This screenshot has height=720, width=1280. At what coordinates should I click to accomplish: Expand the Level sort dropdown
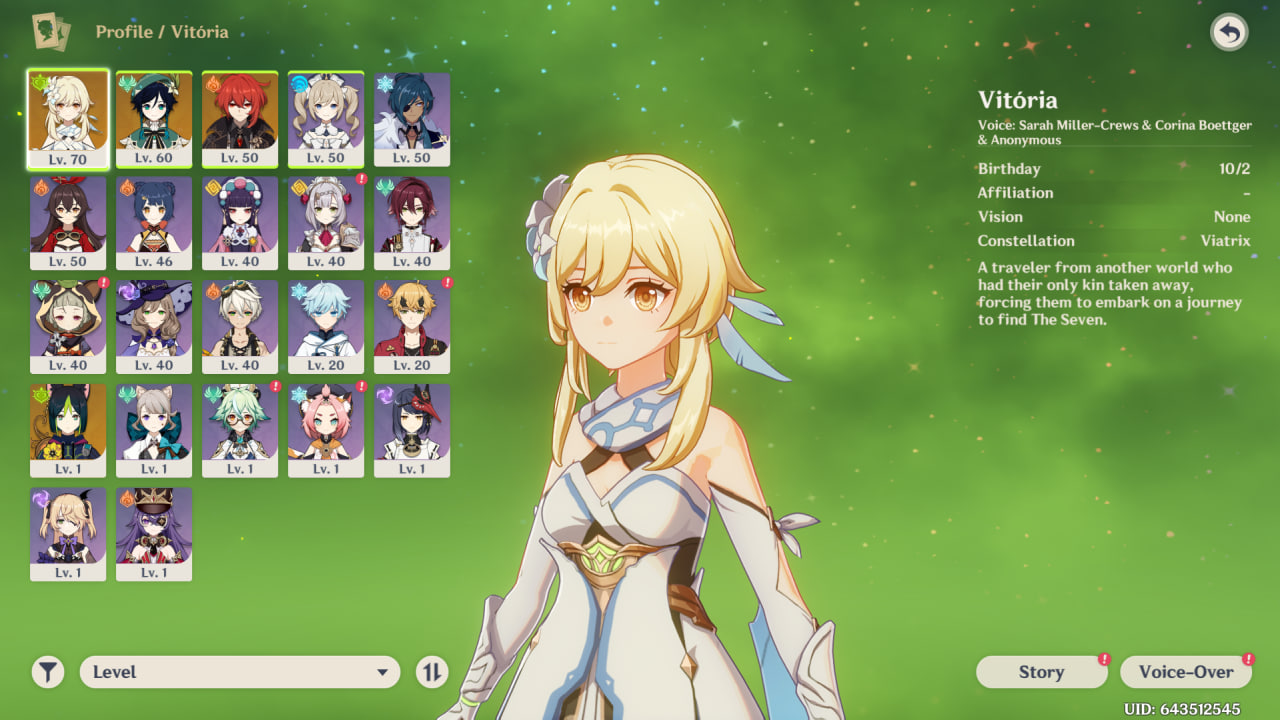[x=240, y=672]
